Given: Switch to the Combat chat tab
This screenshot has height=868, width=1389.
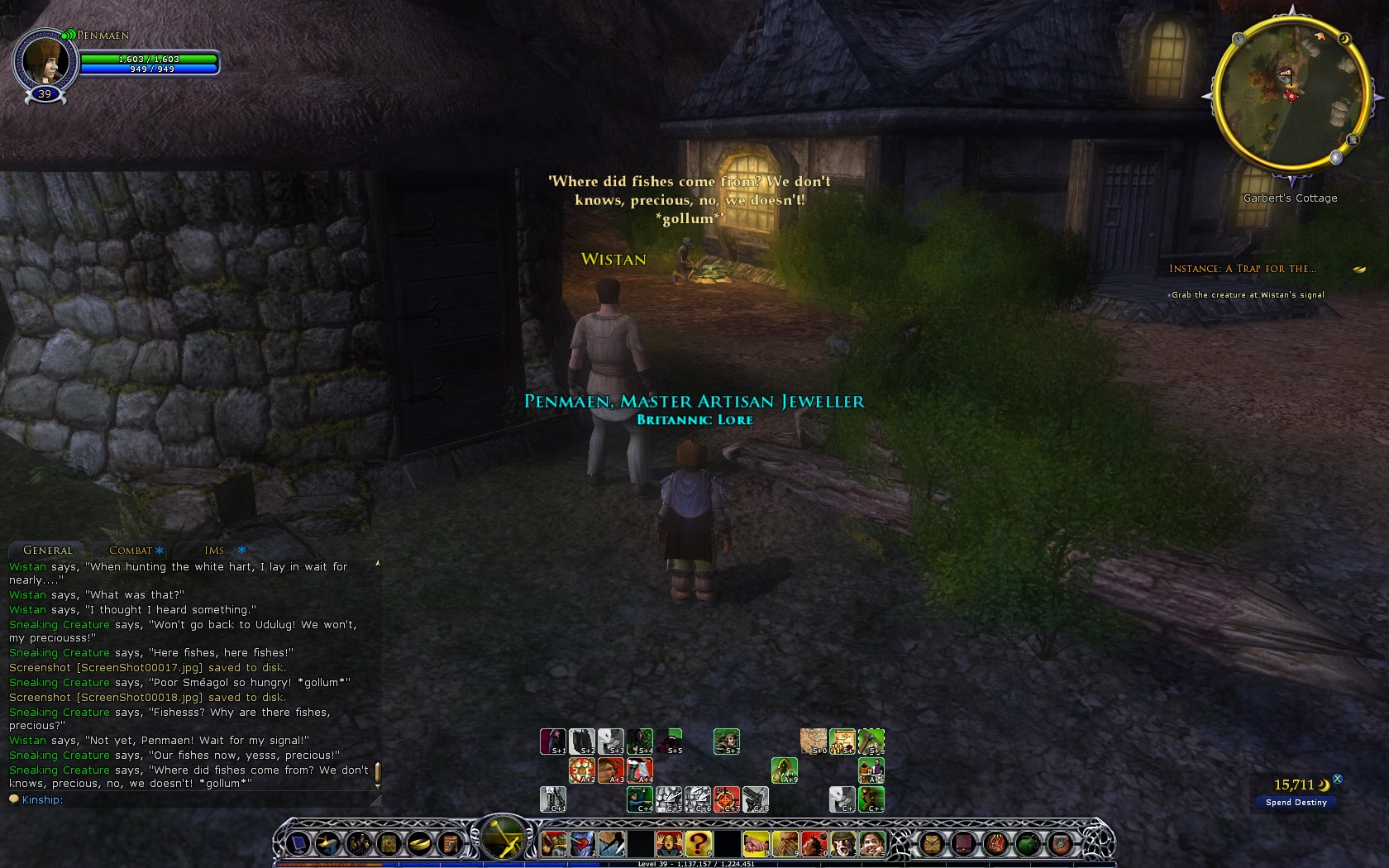Looking at the screenshot, I should click(x=131, y=551).
